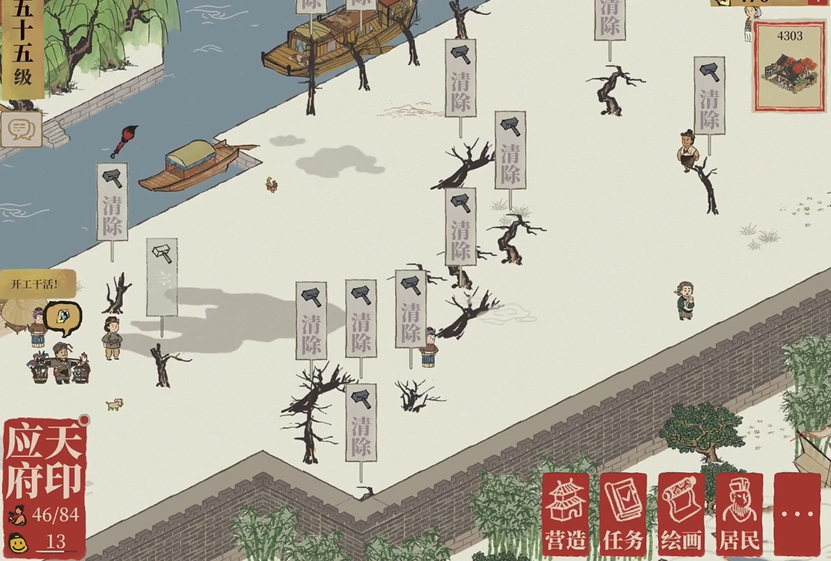Open the 任务 quests panel
831x561 pixels.
click(623, 516)
